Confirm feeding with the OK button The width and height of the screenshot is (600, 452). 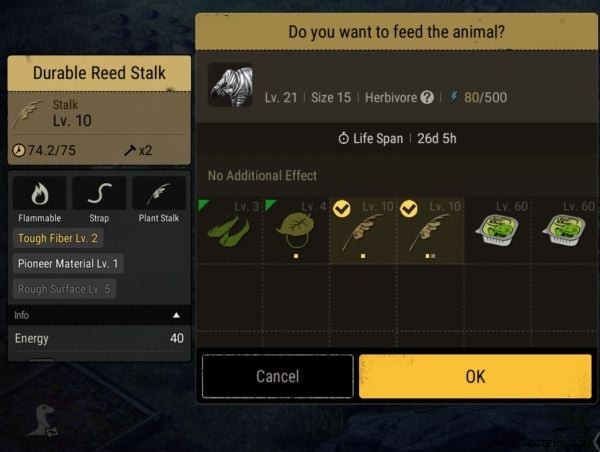(x=475, y=376)
